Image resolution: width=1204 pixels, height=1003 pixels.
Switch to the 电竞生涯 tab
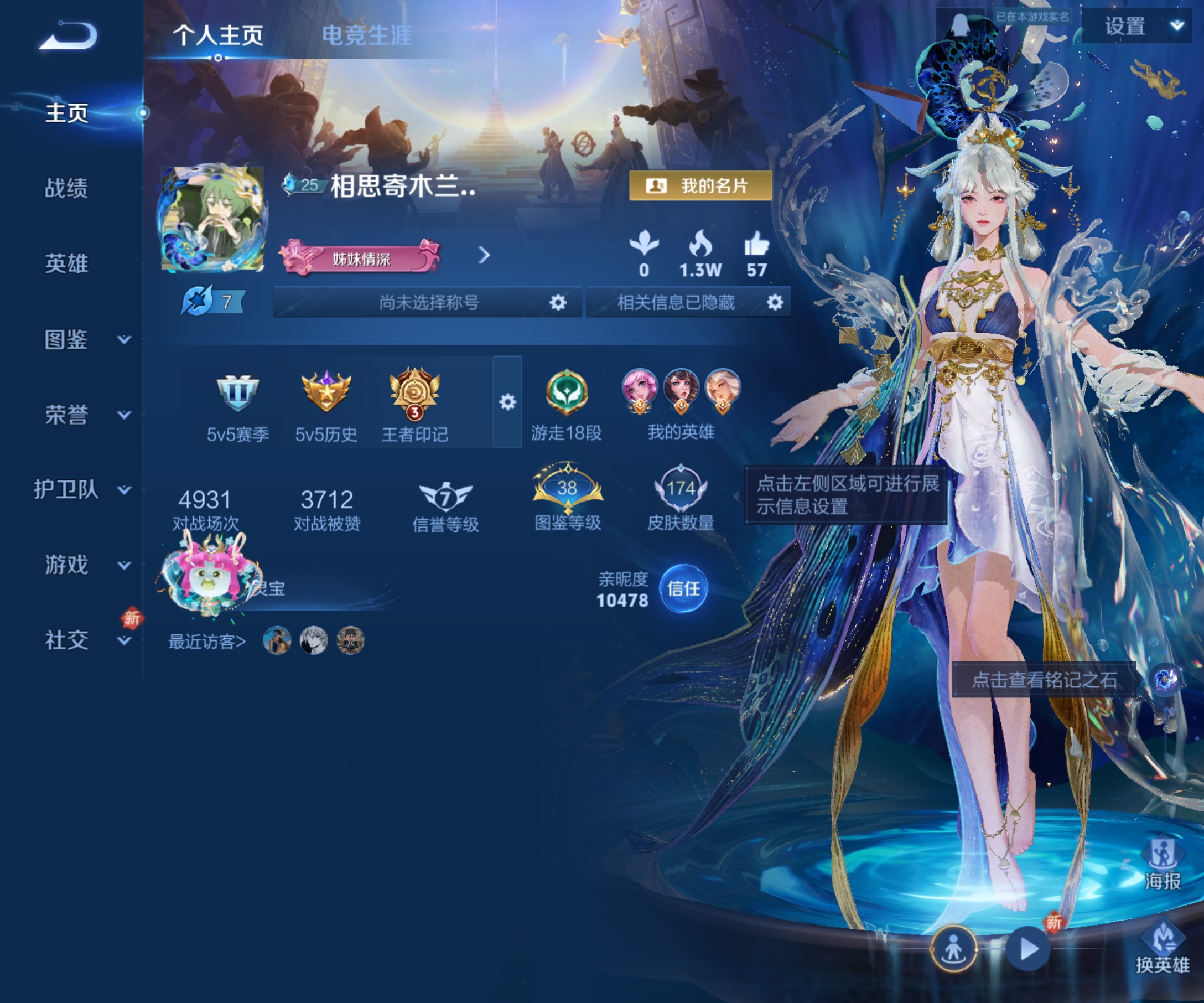(366, 35)
